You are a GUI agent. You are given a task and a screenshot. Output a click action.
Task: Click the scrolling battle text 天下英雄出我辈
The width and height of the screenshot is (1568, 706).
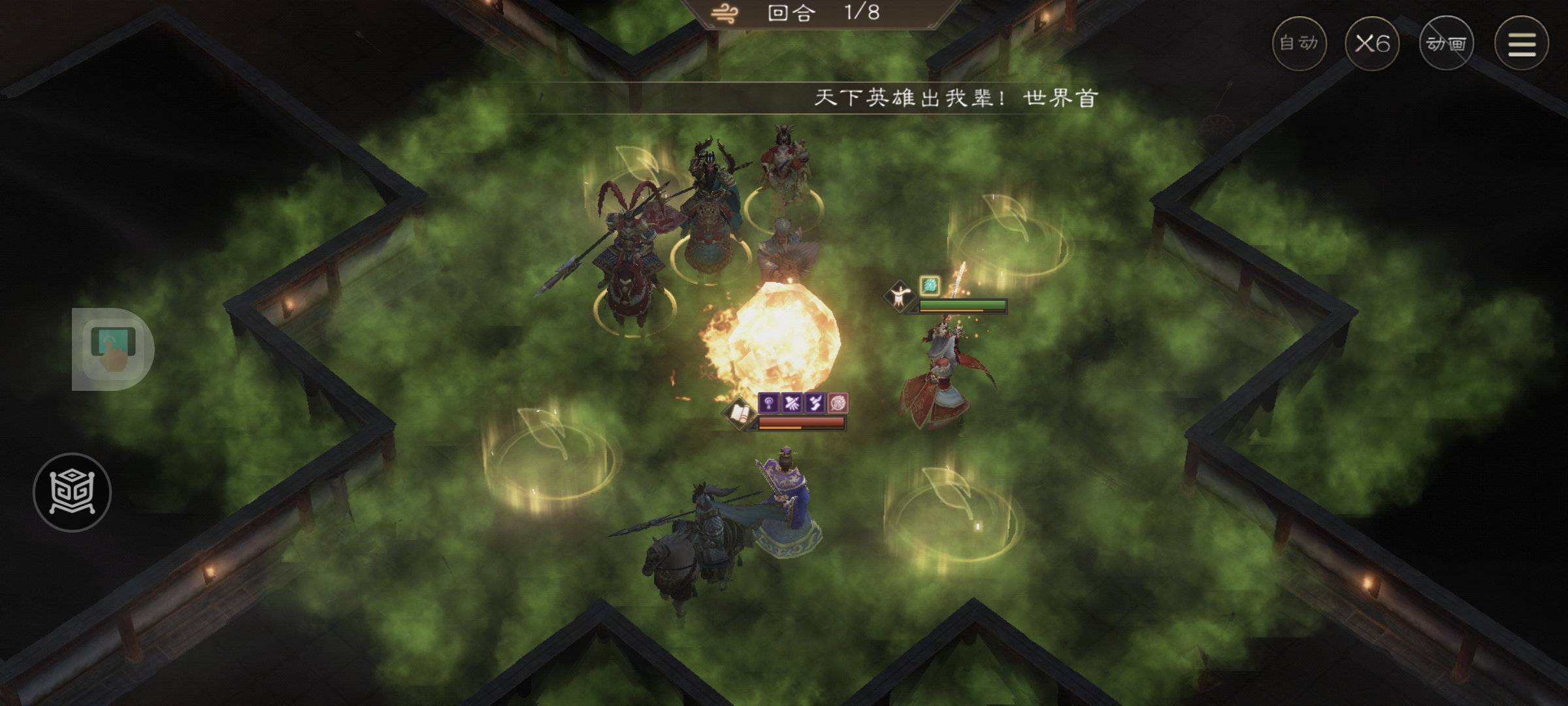click(954, 95)
